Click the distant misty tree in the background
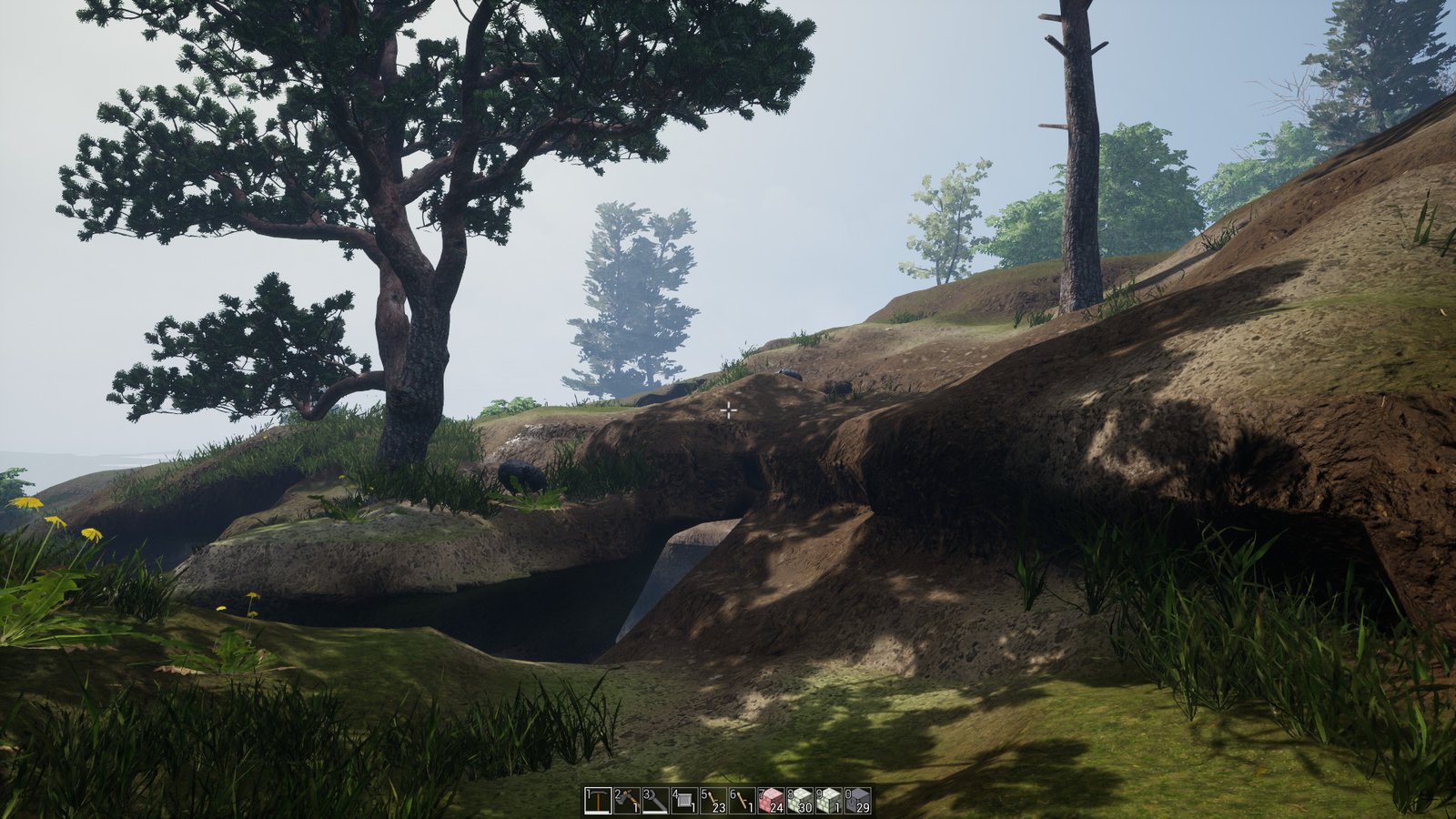 tap(628, 291)
